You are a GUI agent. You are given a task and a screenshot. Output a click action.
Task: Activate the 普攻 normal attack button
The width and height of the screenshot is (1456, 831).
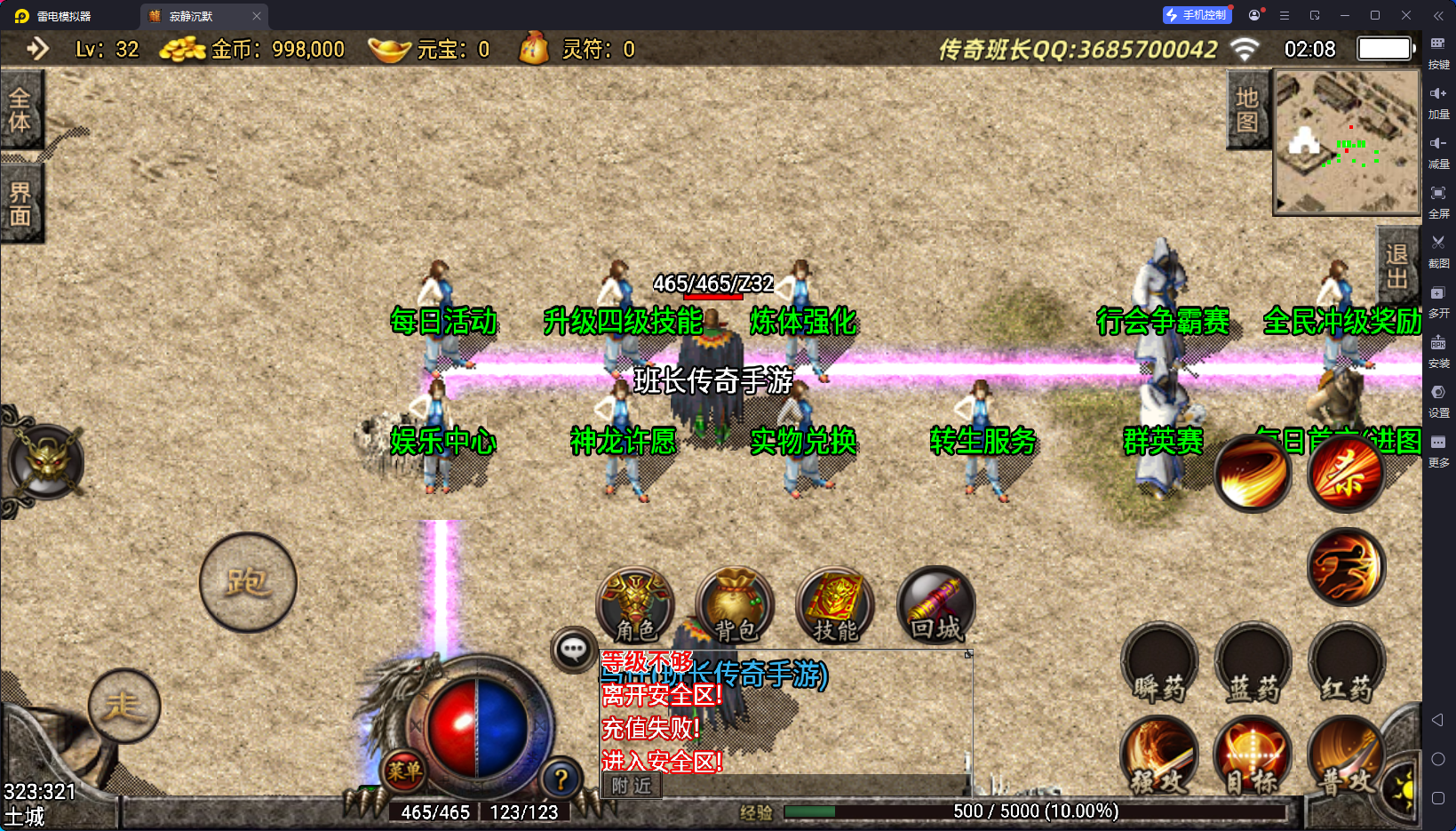tap(1346, 757)
